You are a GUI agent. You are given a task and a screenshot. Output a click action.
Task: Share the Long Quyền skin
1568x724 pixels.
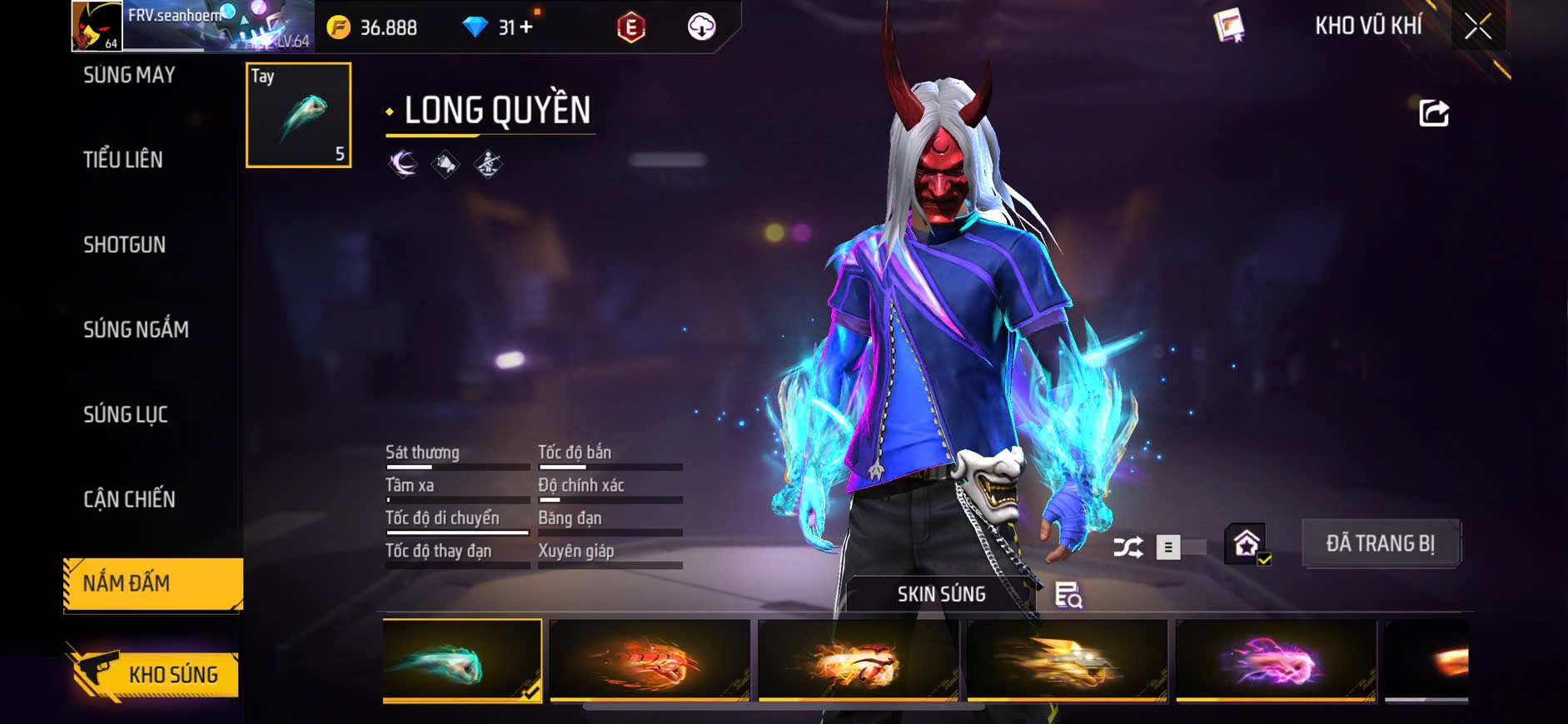[1433, 112]
